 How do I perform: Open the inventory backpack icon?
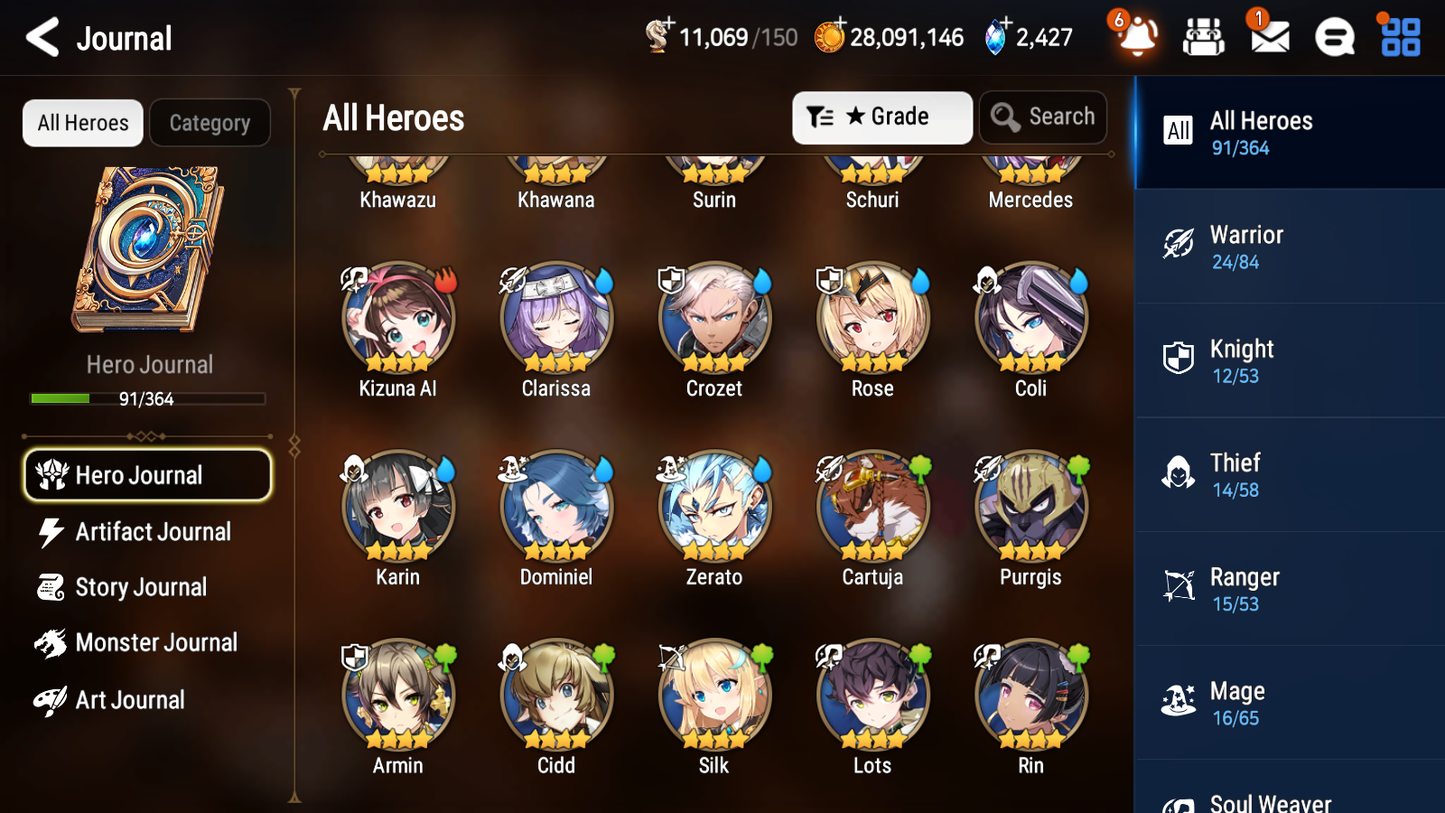[x=1202, y=36]
